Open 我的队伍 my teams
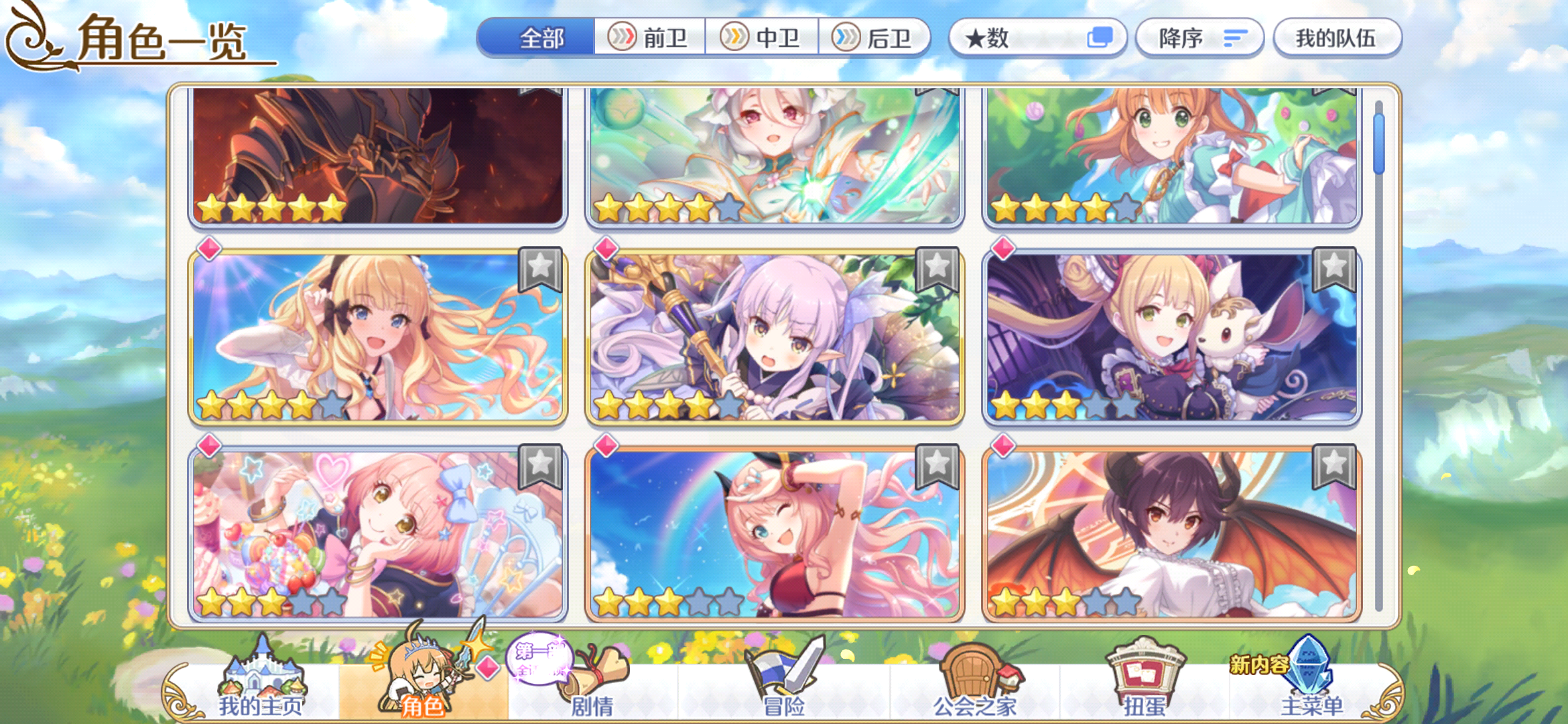 click(1336, 38)
